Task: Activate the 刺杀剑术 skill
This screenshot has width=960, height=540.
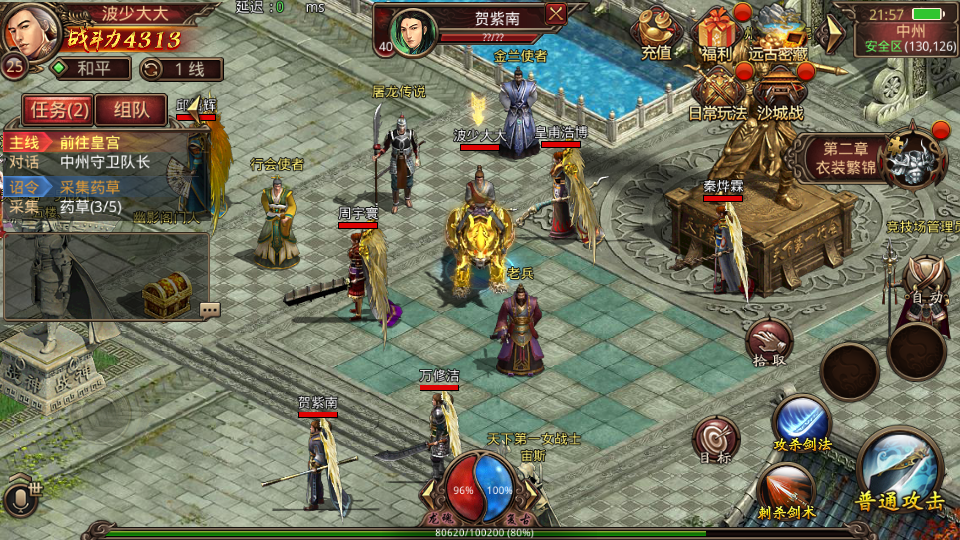Action: click(786, 491)
